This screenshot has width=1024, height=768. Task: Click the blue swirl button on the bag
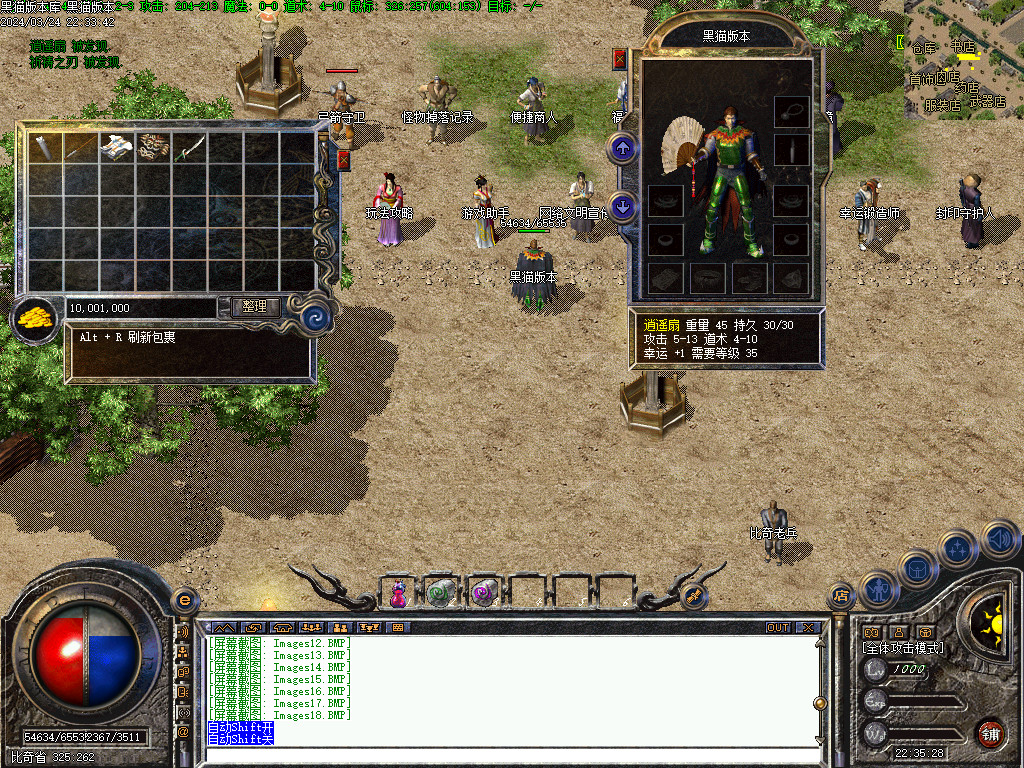point(317,318)
